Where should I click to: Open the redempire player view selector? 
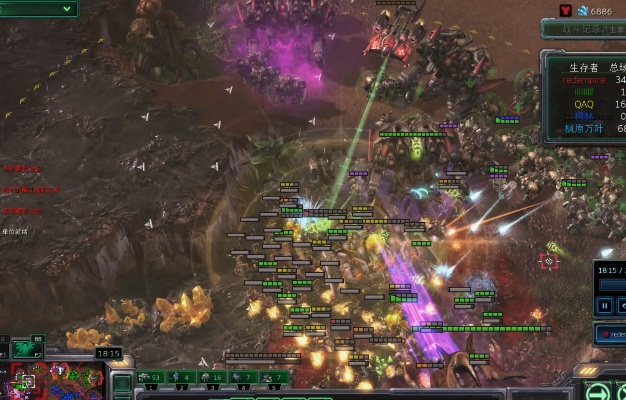pos(612,335)
